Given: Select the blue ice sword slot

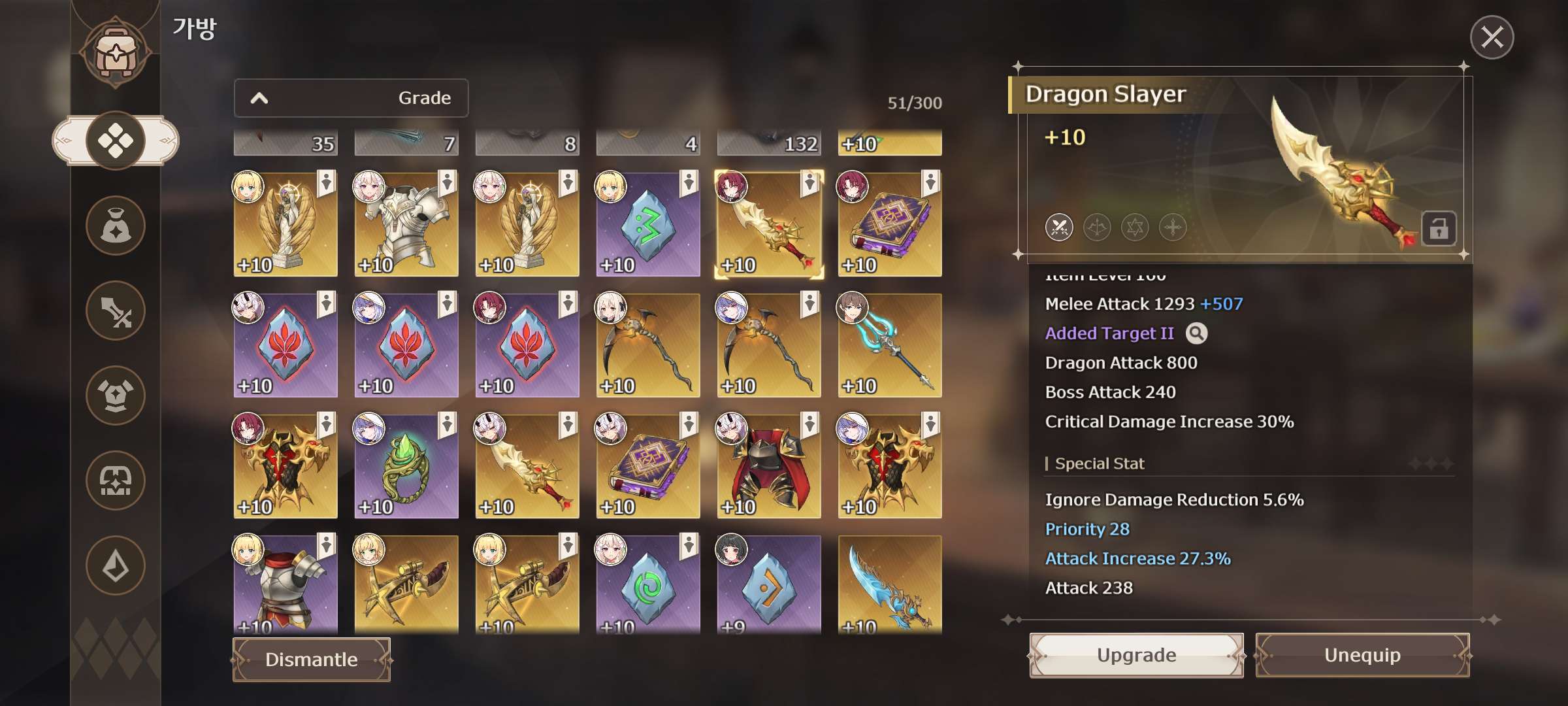Looking at the screenshot, I should [x=890, y=585].
